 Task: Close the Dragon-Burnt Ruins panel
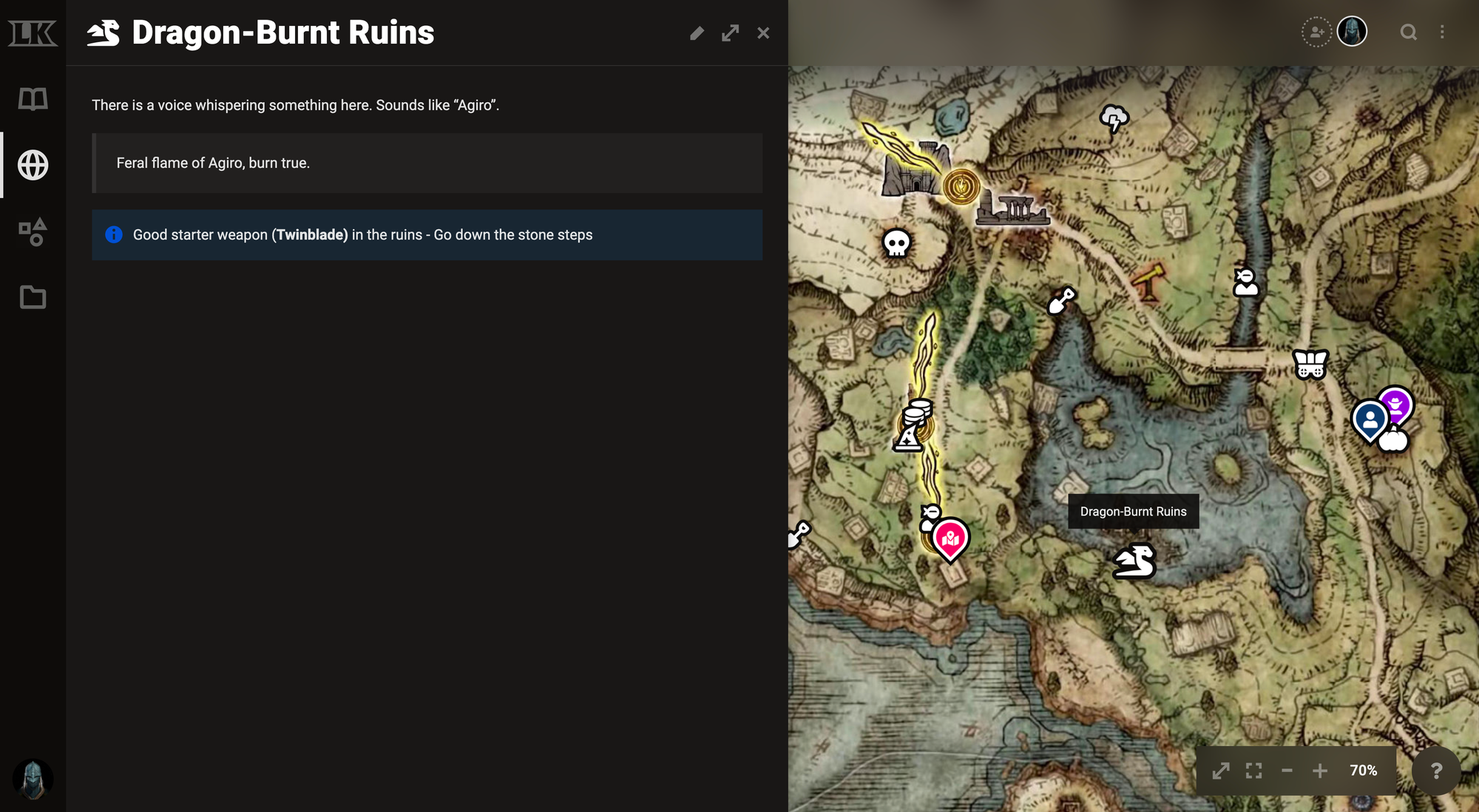(763, 33)
